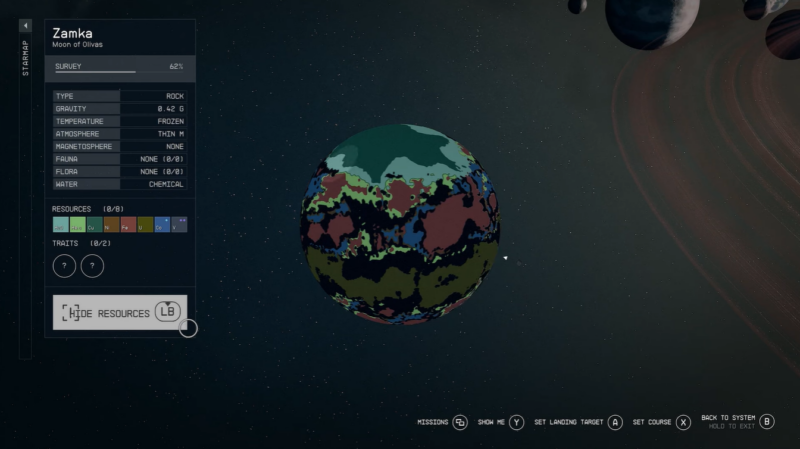Select the H2O water resource swatch
This screenshot has width=800, height=449.
60,225
